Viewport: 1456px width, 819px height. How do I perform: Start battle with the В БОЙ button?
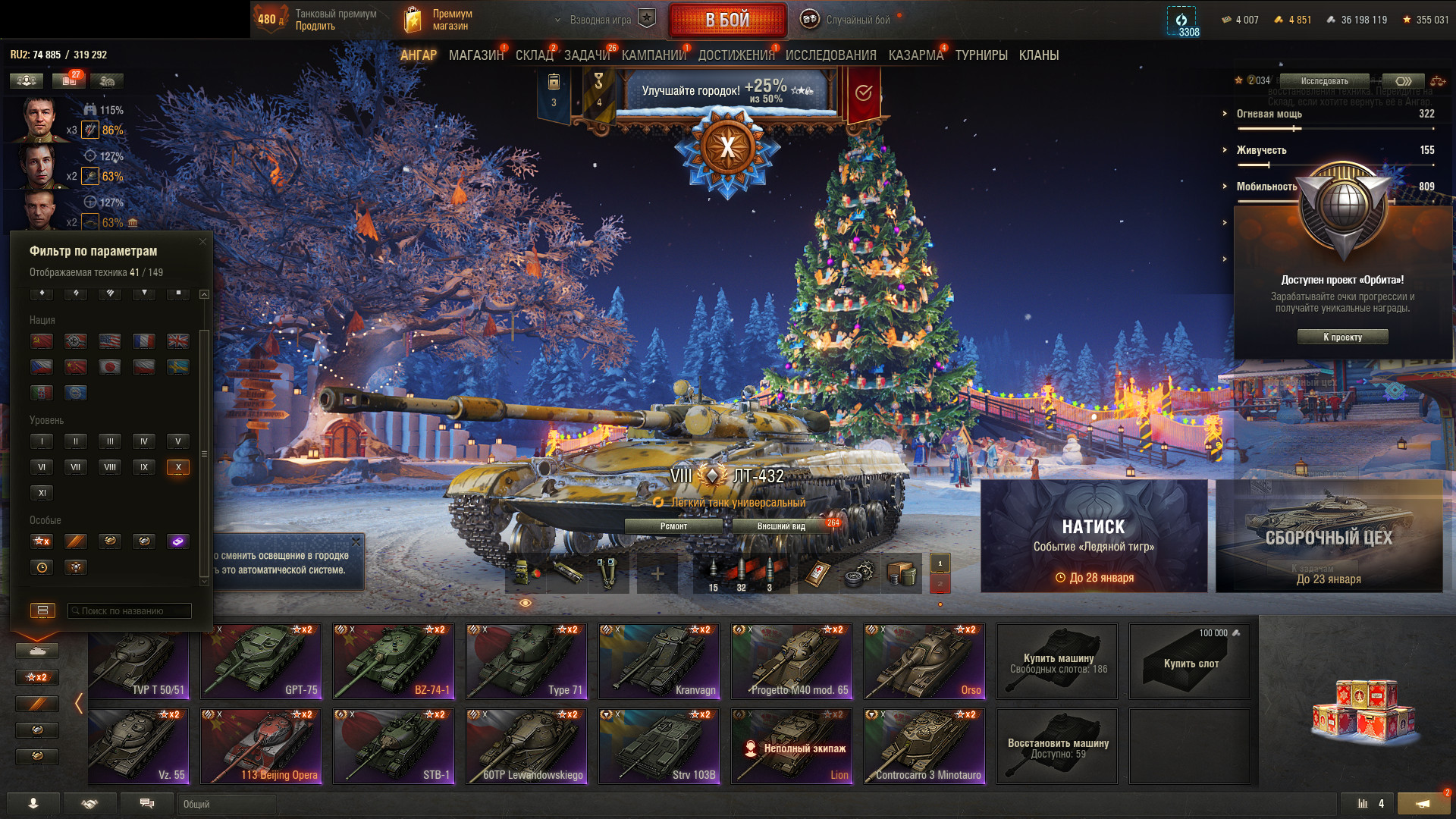pos(726,20)
